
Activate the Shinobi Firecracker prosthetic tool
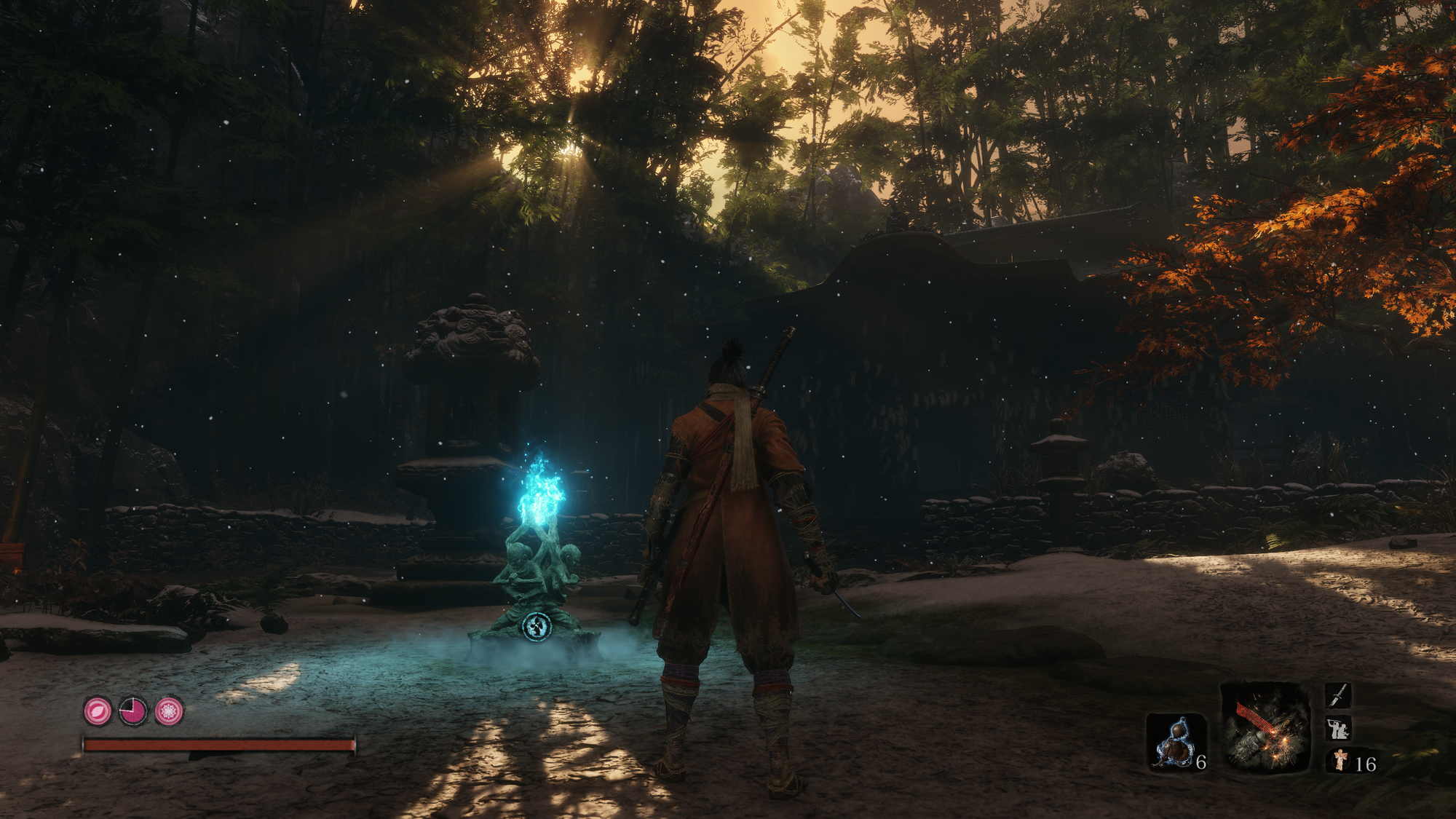1265,727
